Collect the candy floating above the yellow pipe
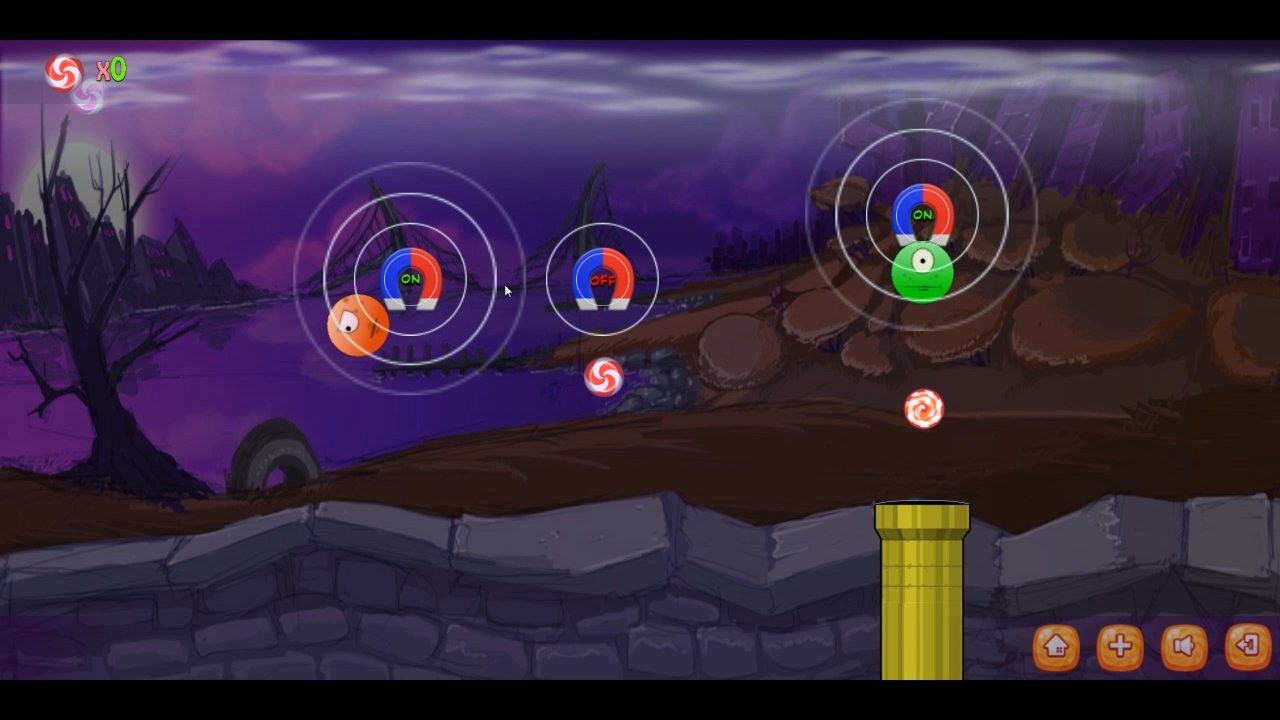1280x720 pixels. [x=925, y=406]
